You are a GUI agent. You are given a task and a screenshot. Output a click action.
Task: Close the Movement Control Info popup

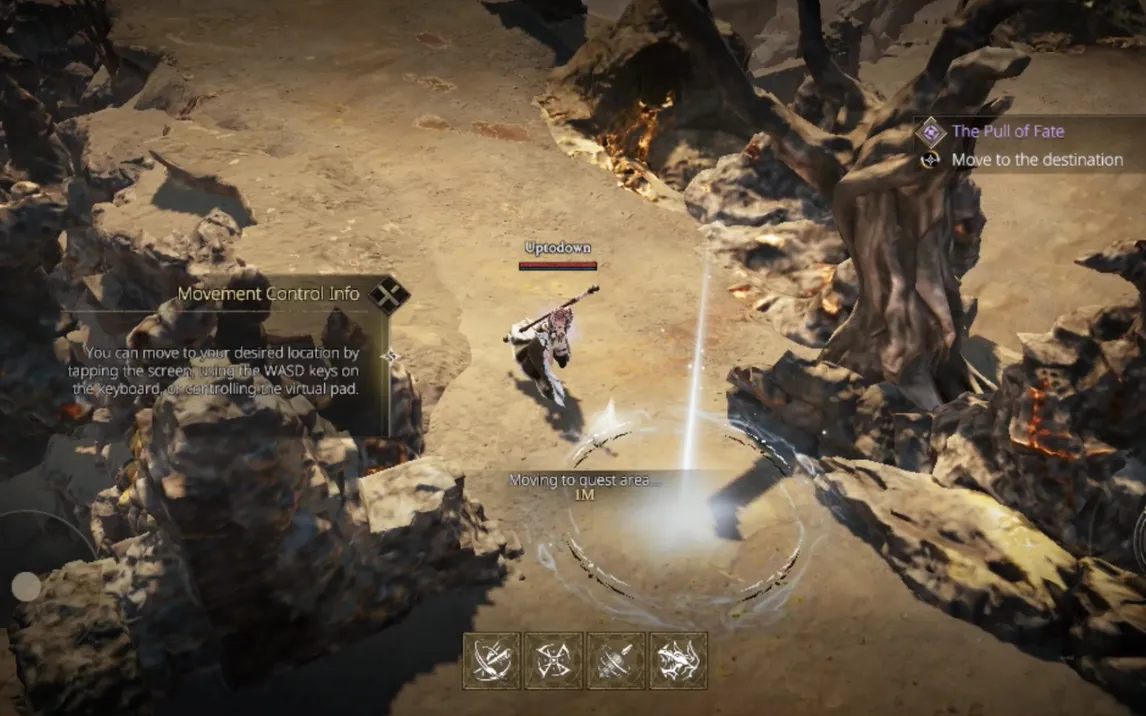coord(388,295)
